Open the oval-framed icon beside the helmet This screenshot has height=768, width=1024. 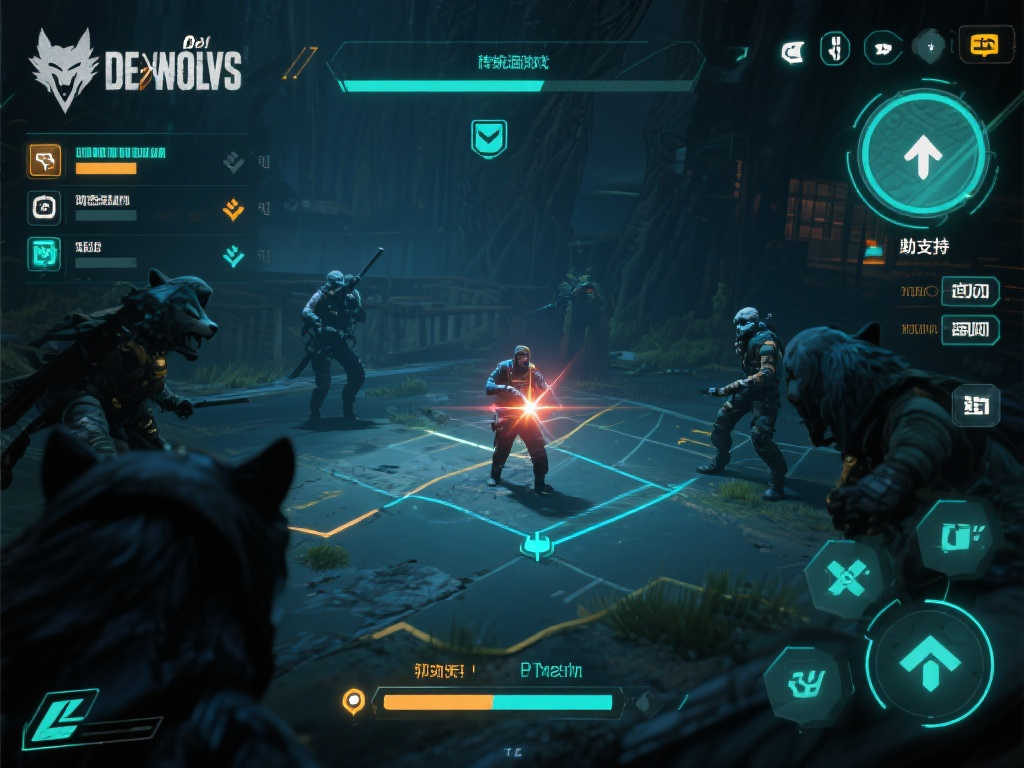pos(834,47)
